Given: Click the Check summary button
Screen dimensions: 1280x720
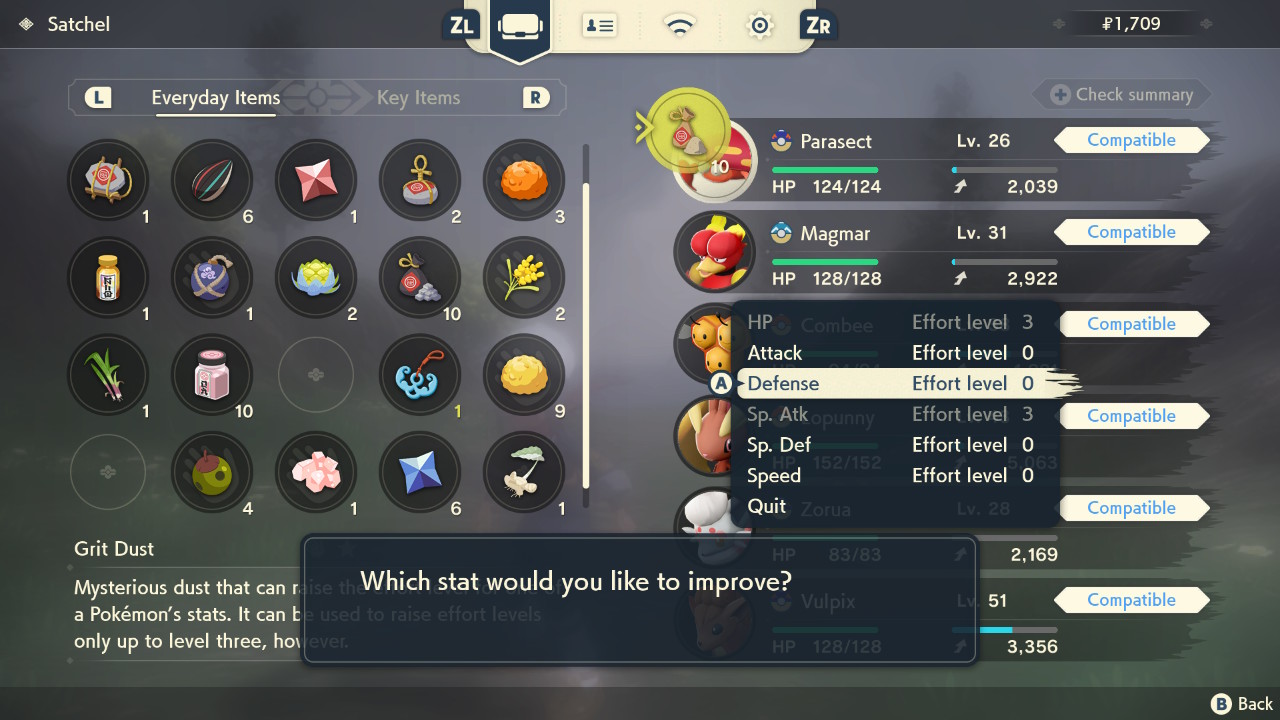Looking at the screenshot, I should 1122,95.
